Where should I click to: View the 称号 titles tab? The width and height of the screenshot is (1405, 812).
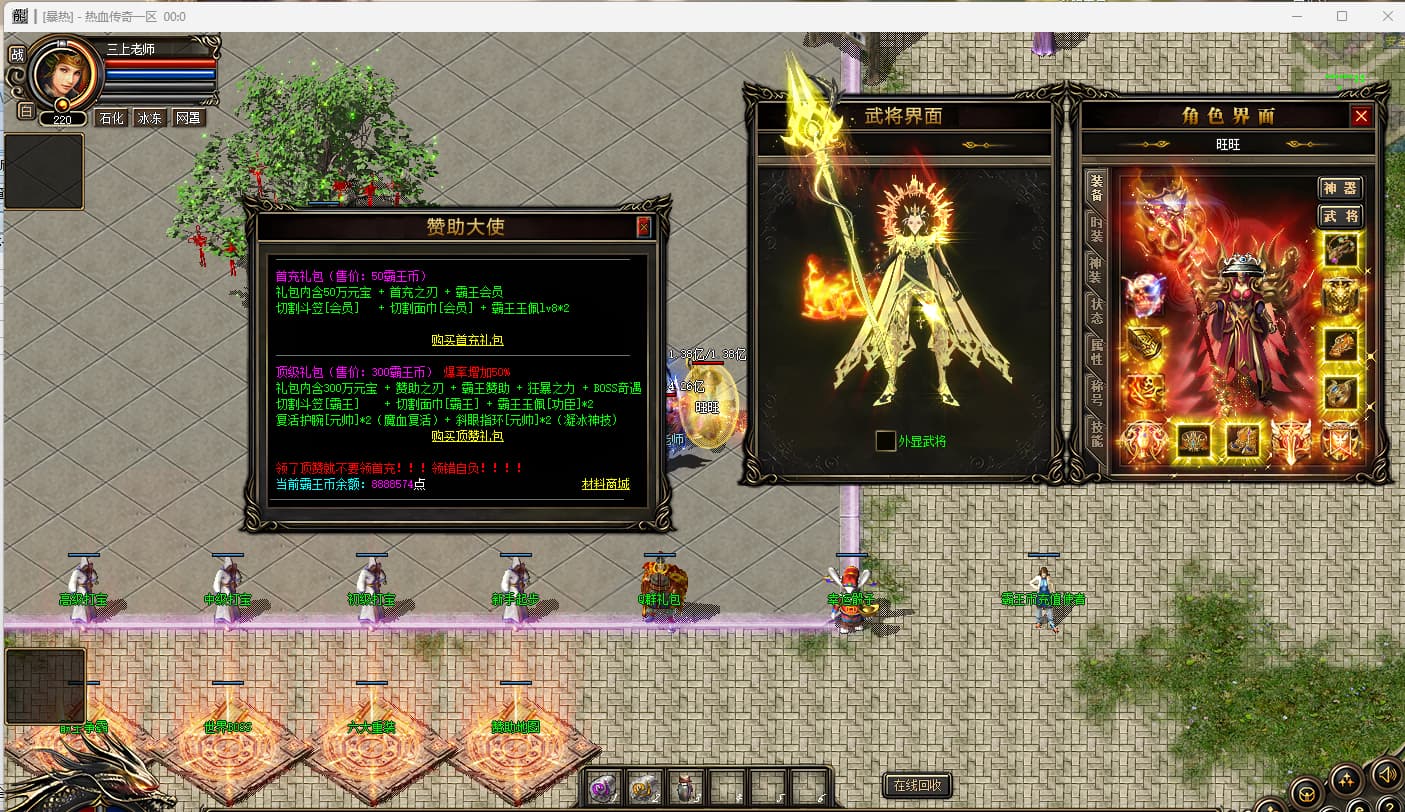click(1096, 391)
